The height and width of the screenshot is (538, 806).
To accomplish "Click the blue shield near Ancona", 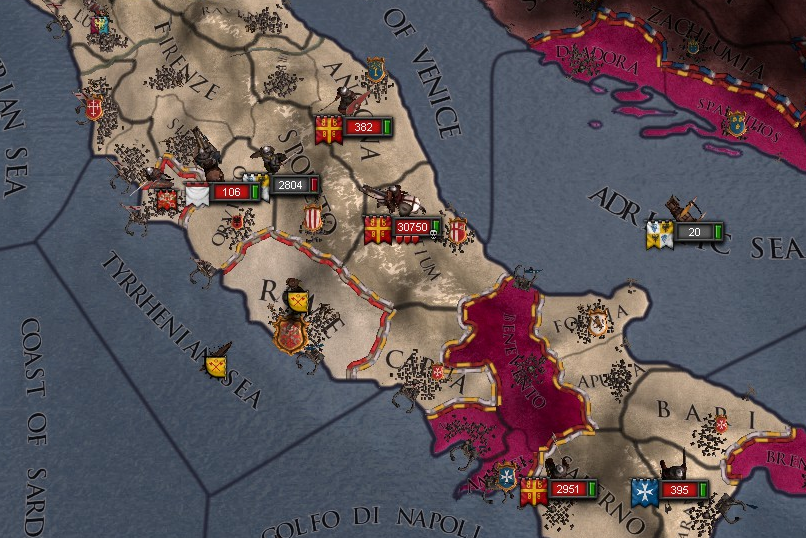I will coord(376,69).
